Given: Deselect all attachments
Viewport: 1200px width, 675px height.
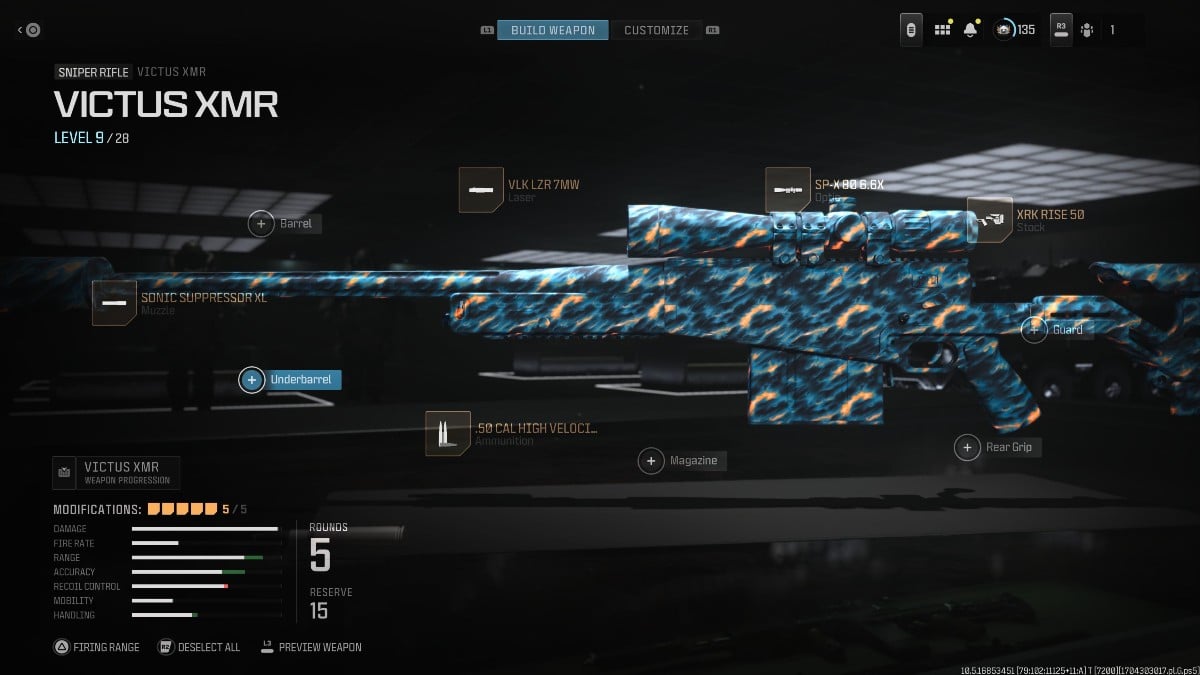Looking at the screenshot, I should coord(199,647).
